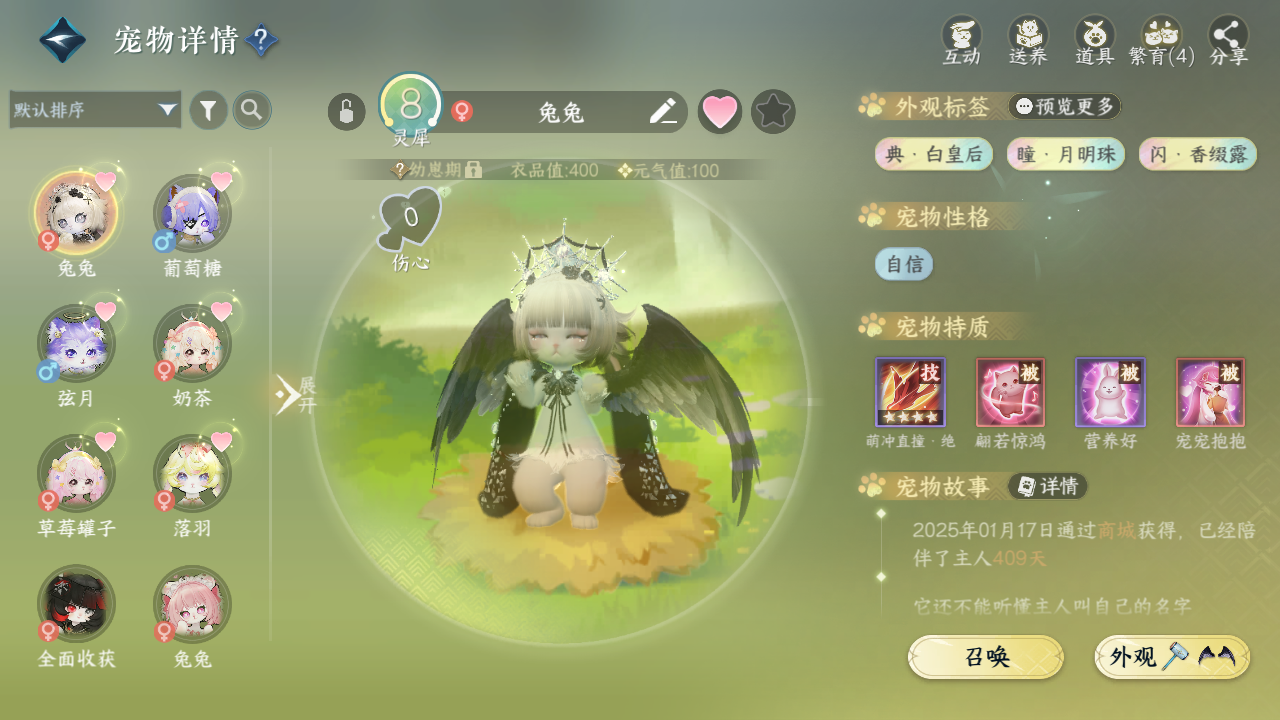
Task: Choose the pet named 奶茶
Action: pos(192,344)
